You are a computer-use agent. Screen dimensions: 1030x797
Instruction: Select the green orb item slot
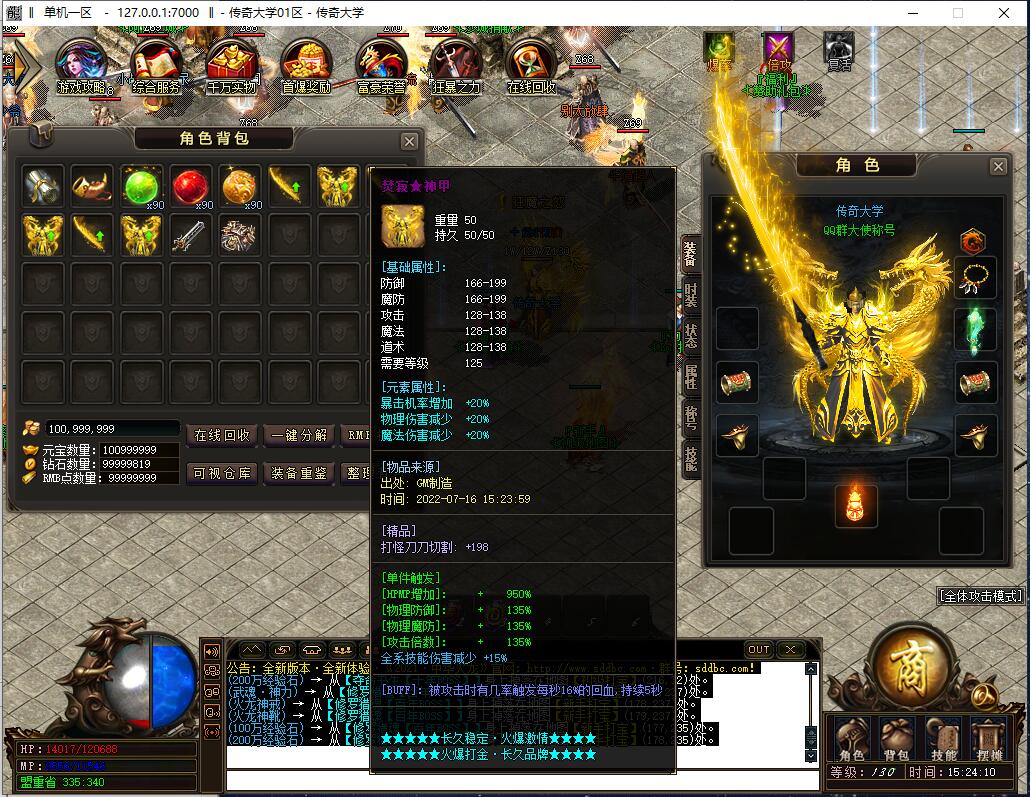[x=142, y=186]
